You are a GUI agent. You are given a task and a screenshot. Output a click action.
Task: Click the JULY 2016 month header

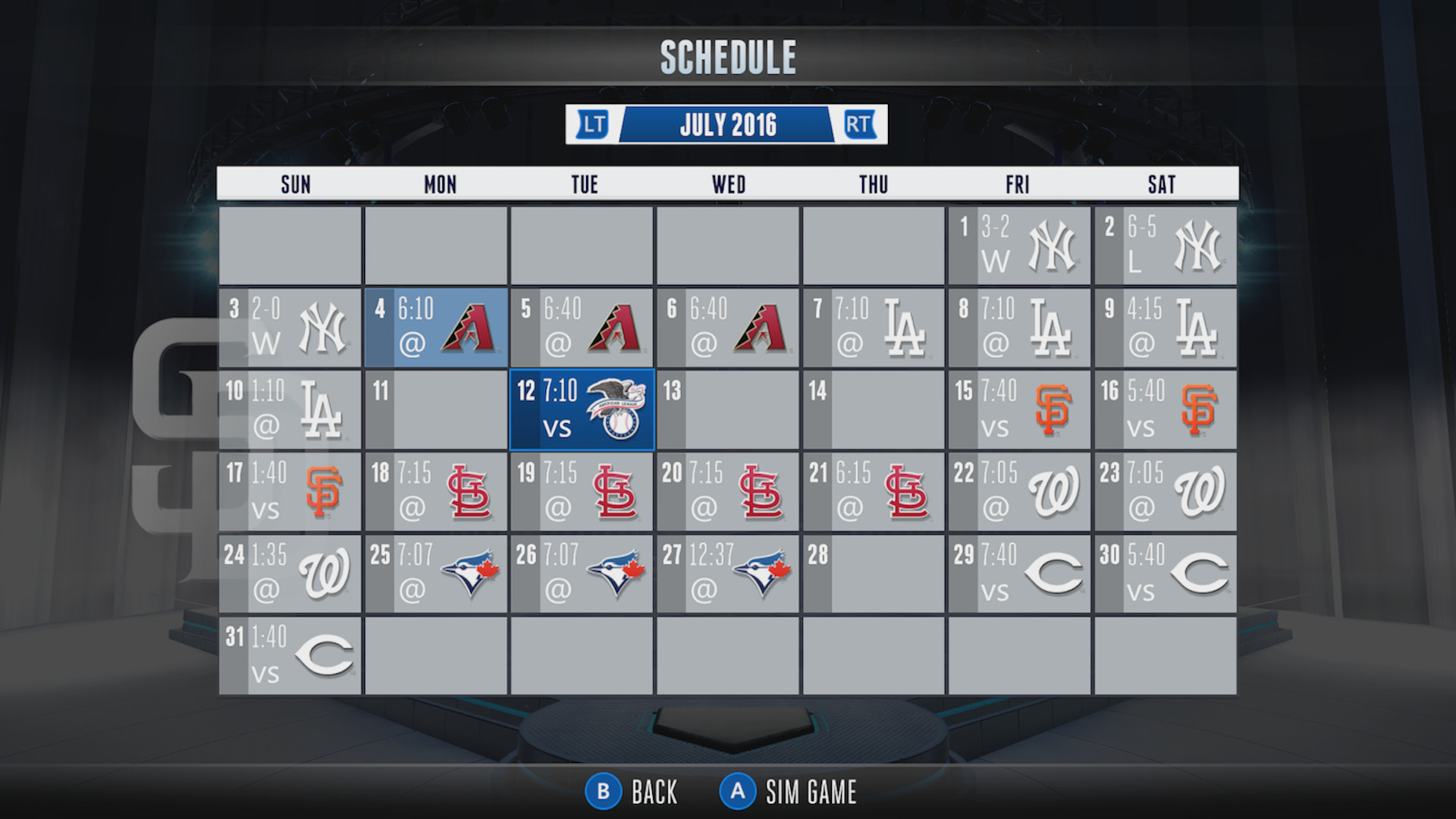pos(728,124)
